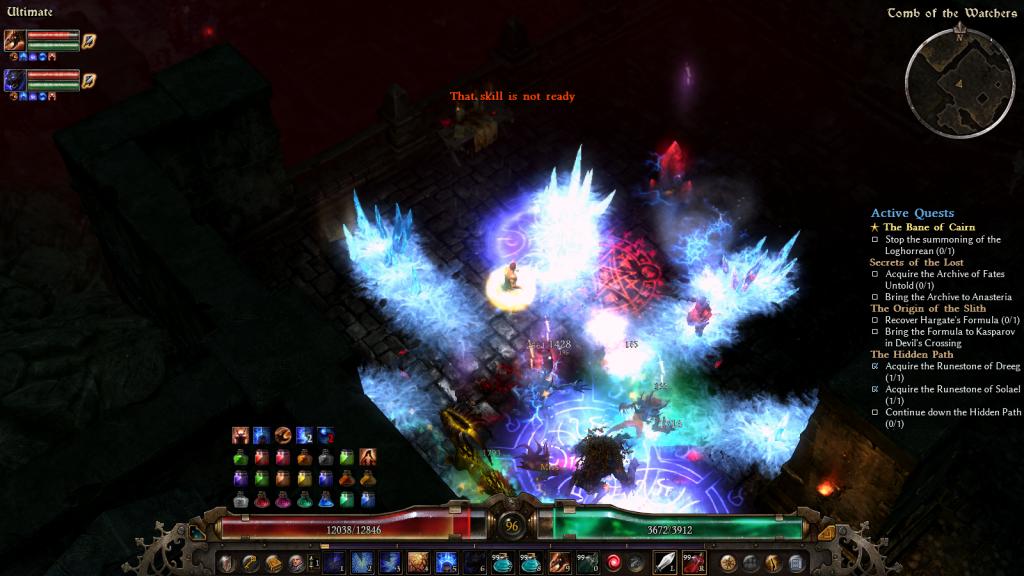1024x576 pixels.
Task: Toggle the second pet's attack stance icon
Action: (x=89, y=79)
